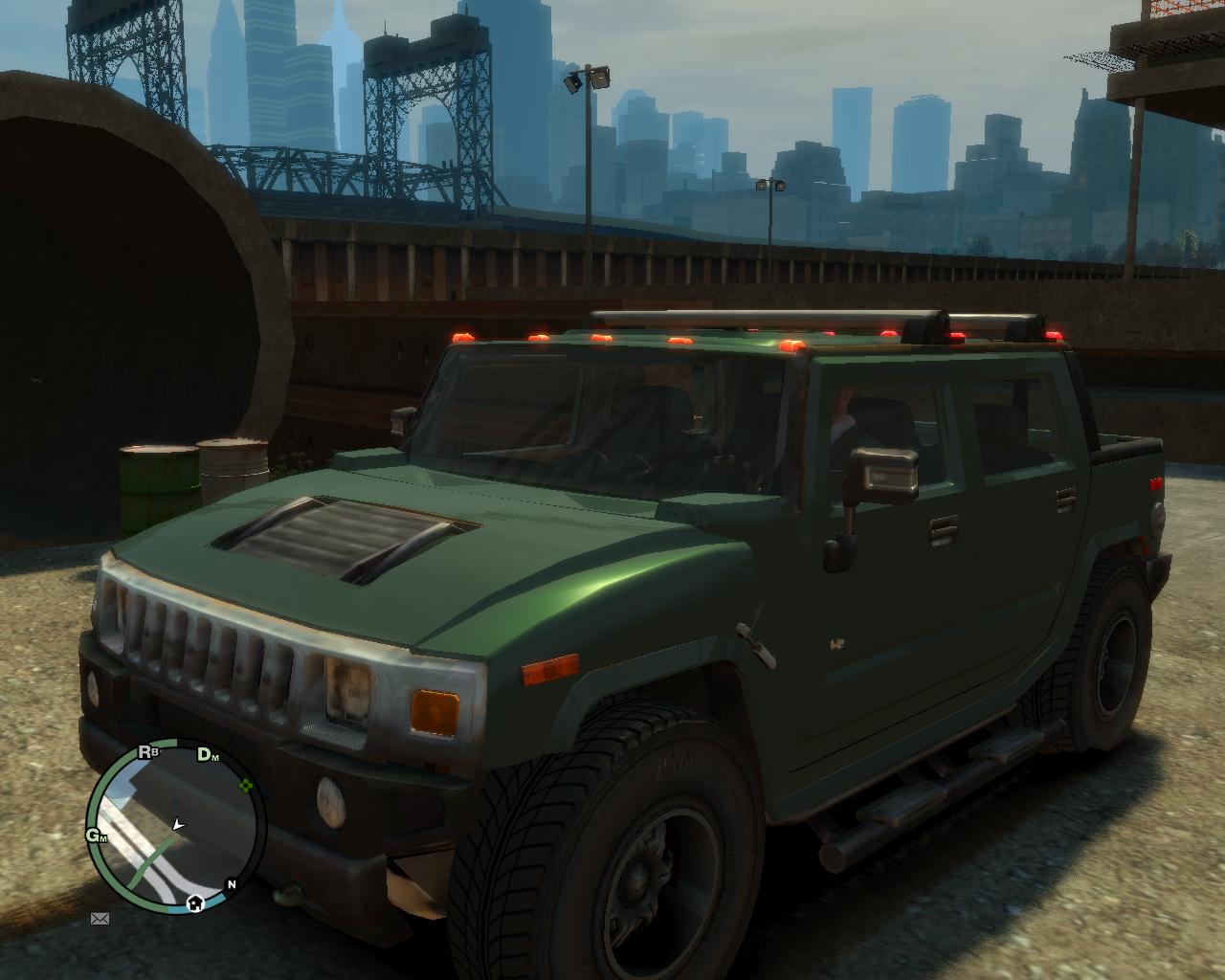This screenshot has width=1225, height=980.
Task: Select the RB mission marker on the radar
Action: click(x=147, y=752)
